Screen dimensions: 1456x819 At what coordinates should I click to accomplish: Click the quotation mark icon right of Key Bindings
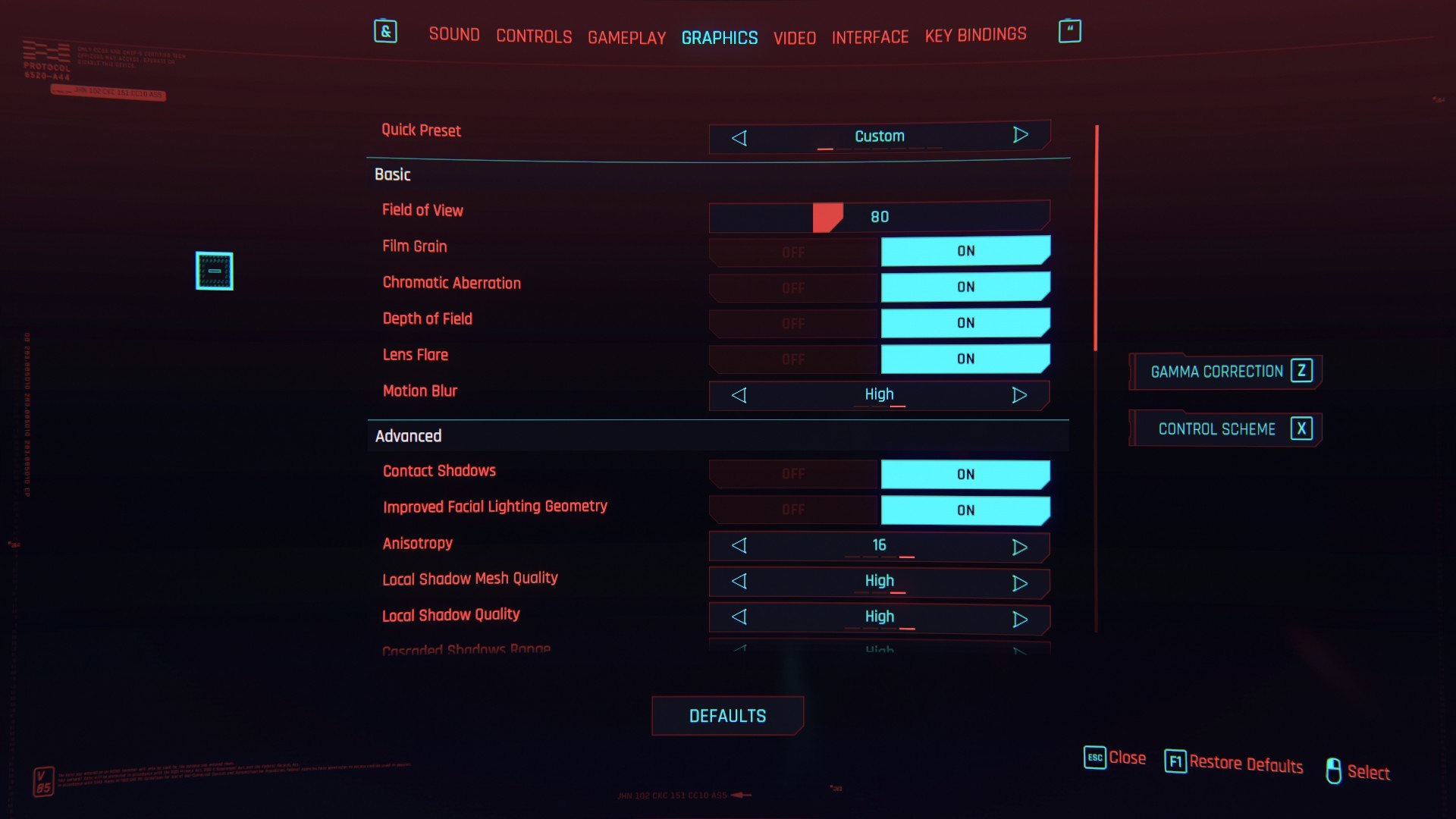click(1069, 30)
